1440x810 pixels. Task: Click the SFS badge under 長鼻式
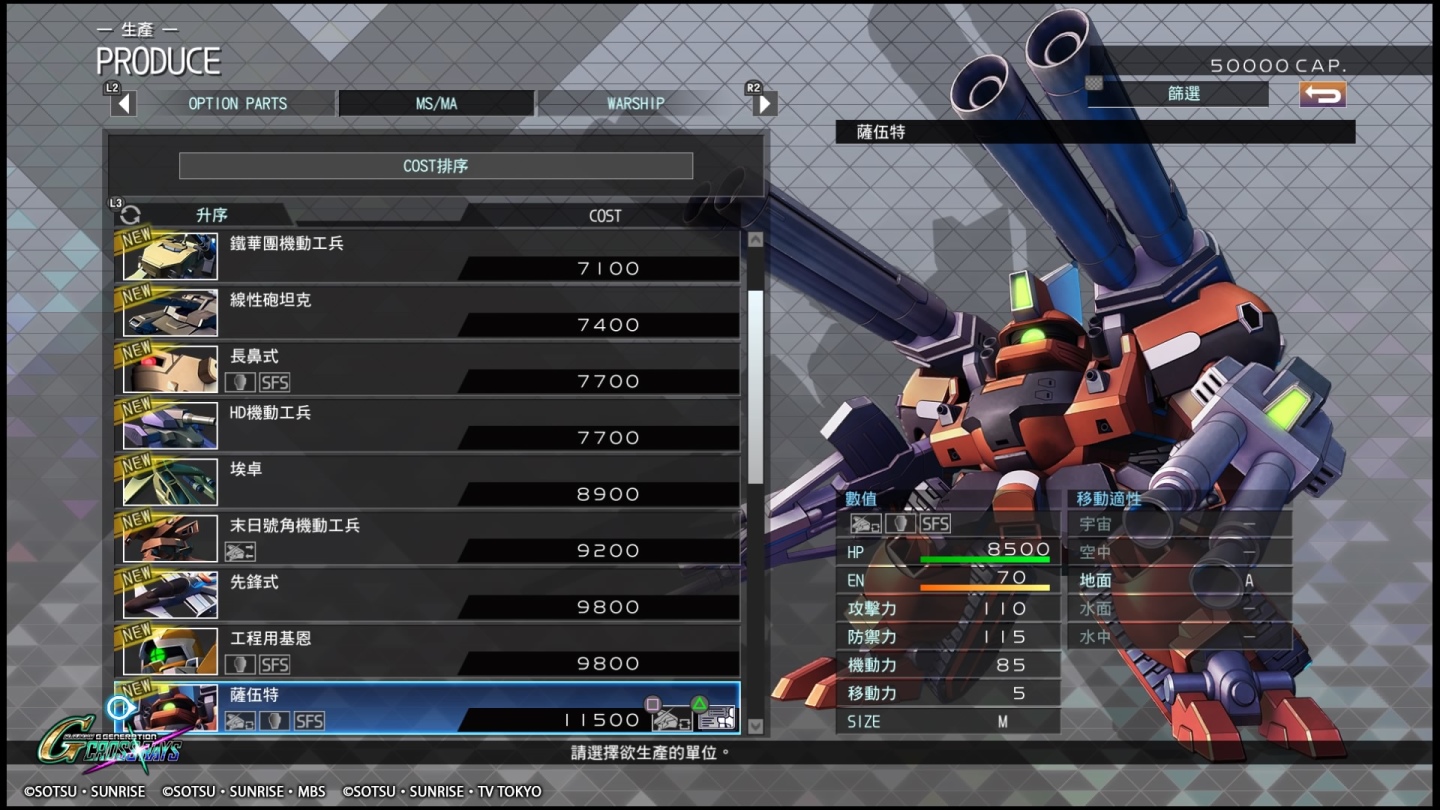point(274,383)
